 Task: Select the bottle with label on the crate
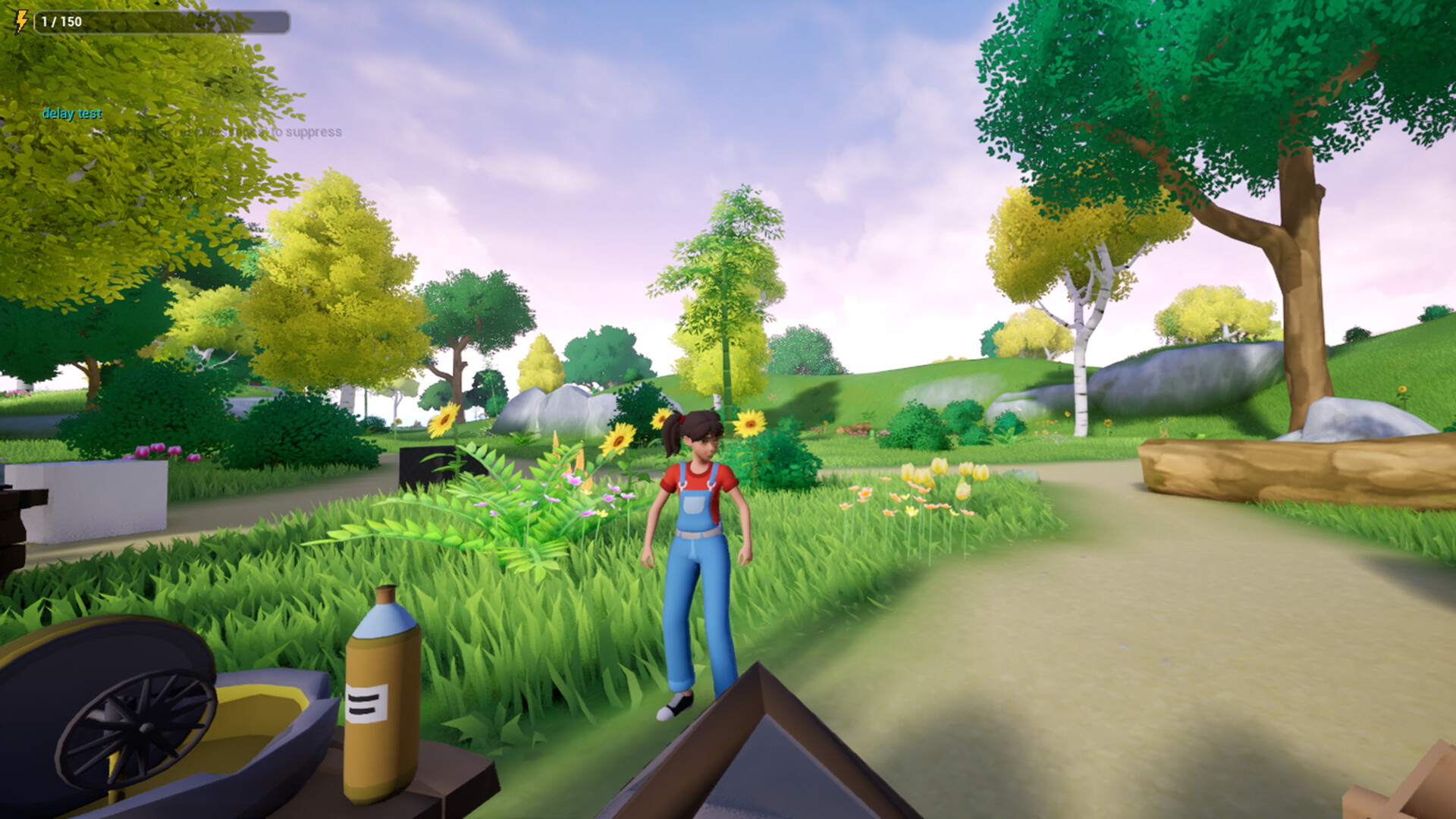pos(383,698)
